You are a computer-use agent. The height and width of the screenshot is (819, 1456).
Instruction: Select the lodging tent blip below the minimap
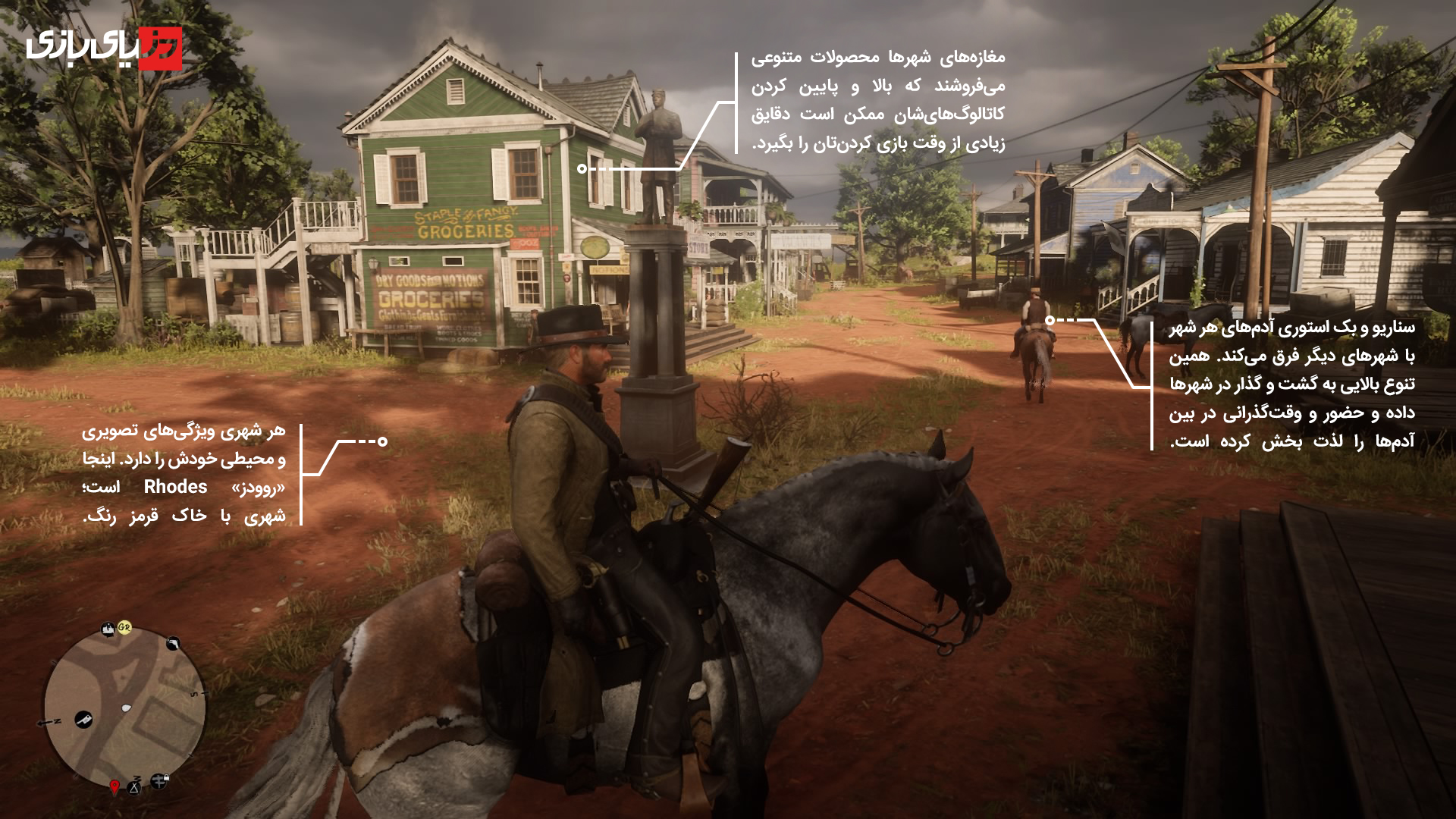coord(134,789)
